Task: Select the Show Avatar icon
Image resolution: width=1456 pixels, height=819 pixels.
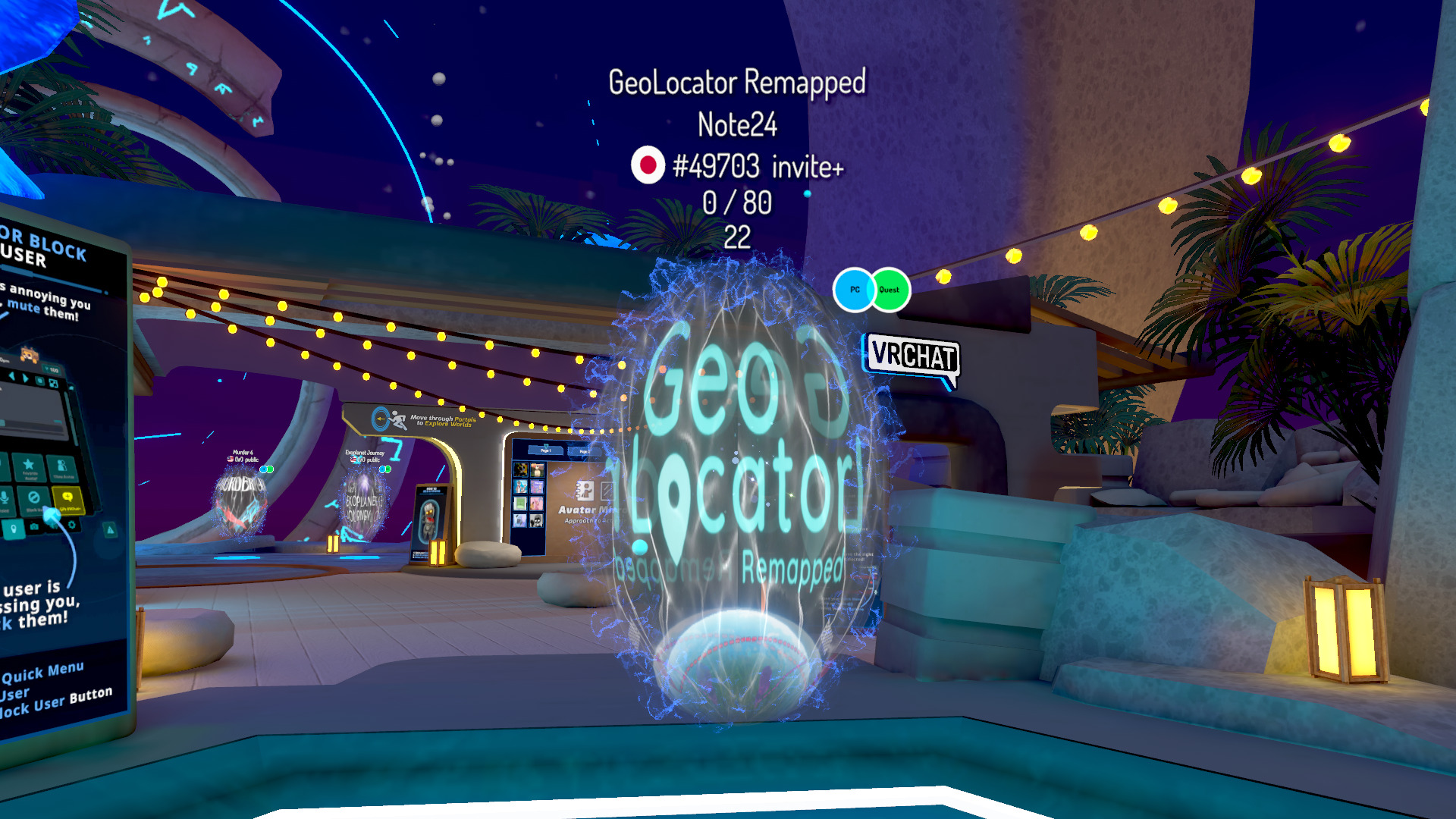Action: pos(61,465)
